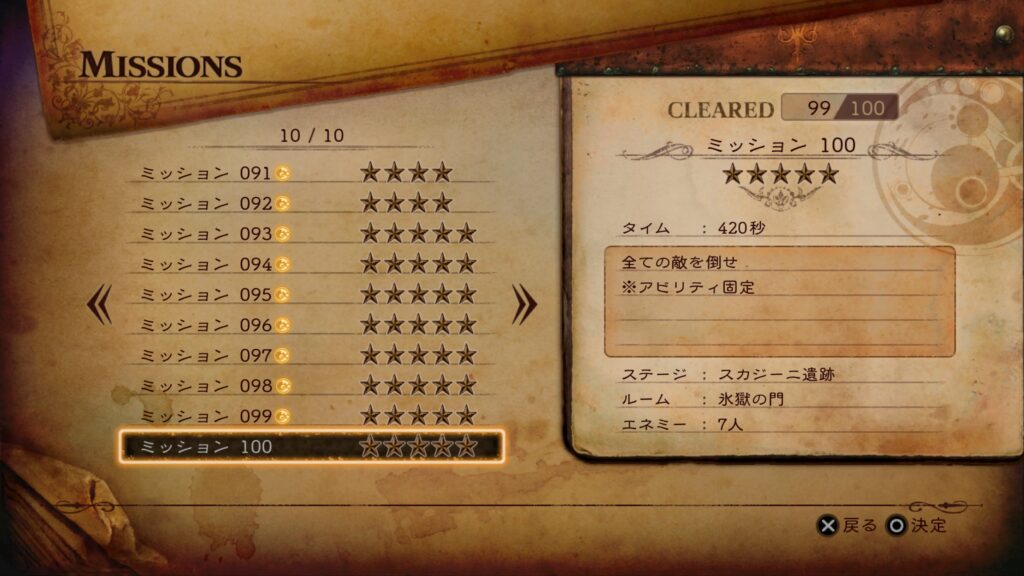Go to the previous mission page arrow

(100, 305)
